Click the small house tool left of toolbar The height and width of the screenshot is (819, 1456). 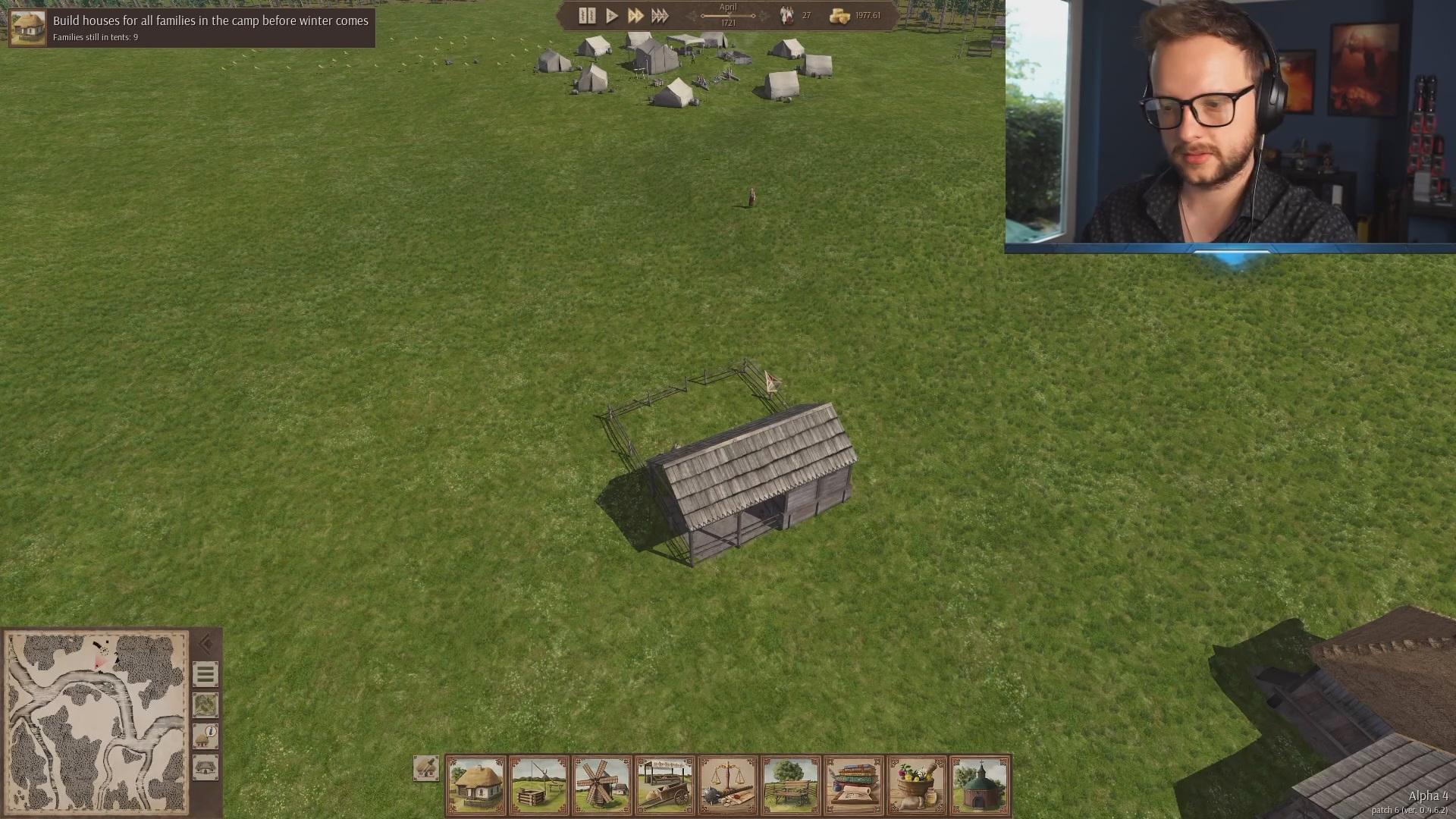(x=426, y=768)
